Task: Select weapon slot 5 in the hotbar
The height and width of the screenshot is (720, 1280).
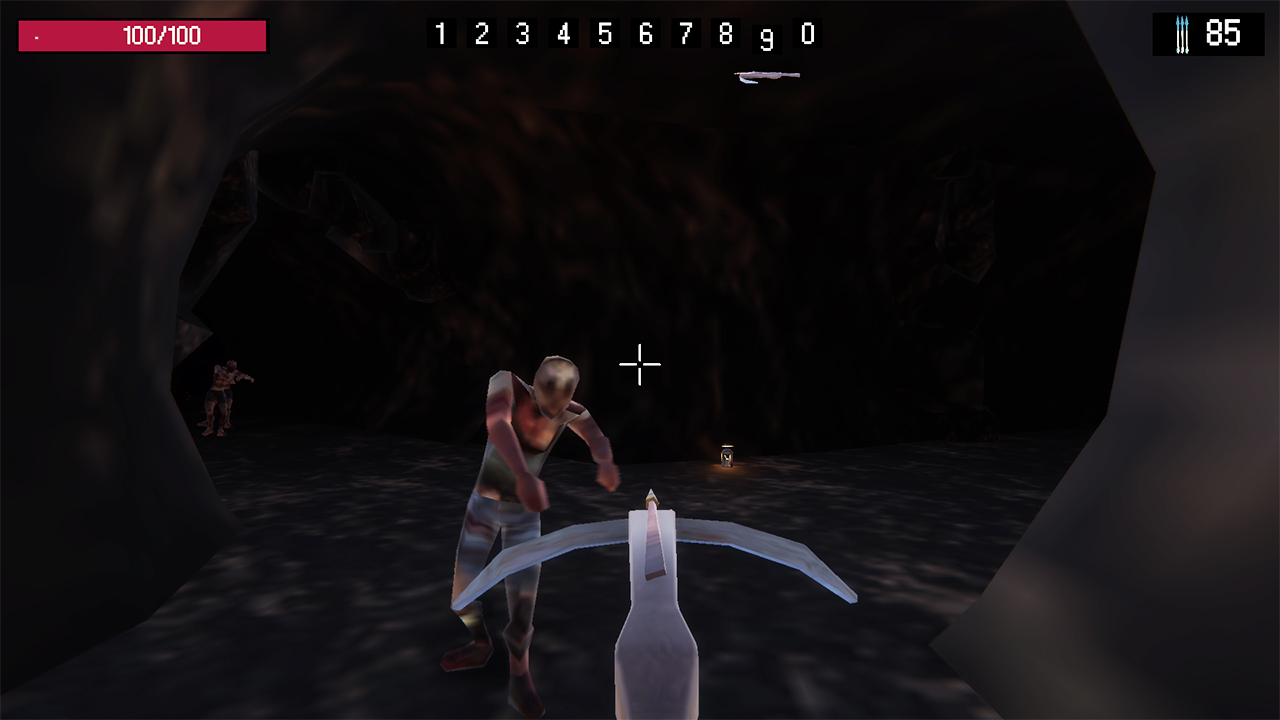Action: tap(604, 33)
